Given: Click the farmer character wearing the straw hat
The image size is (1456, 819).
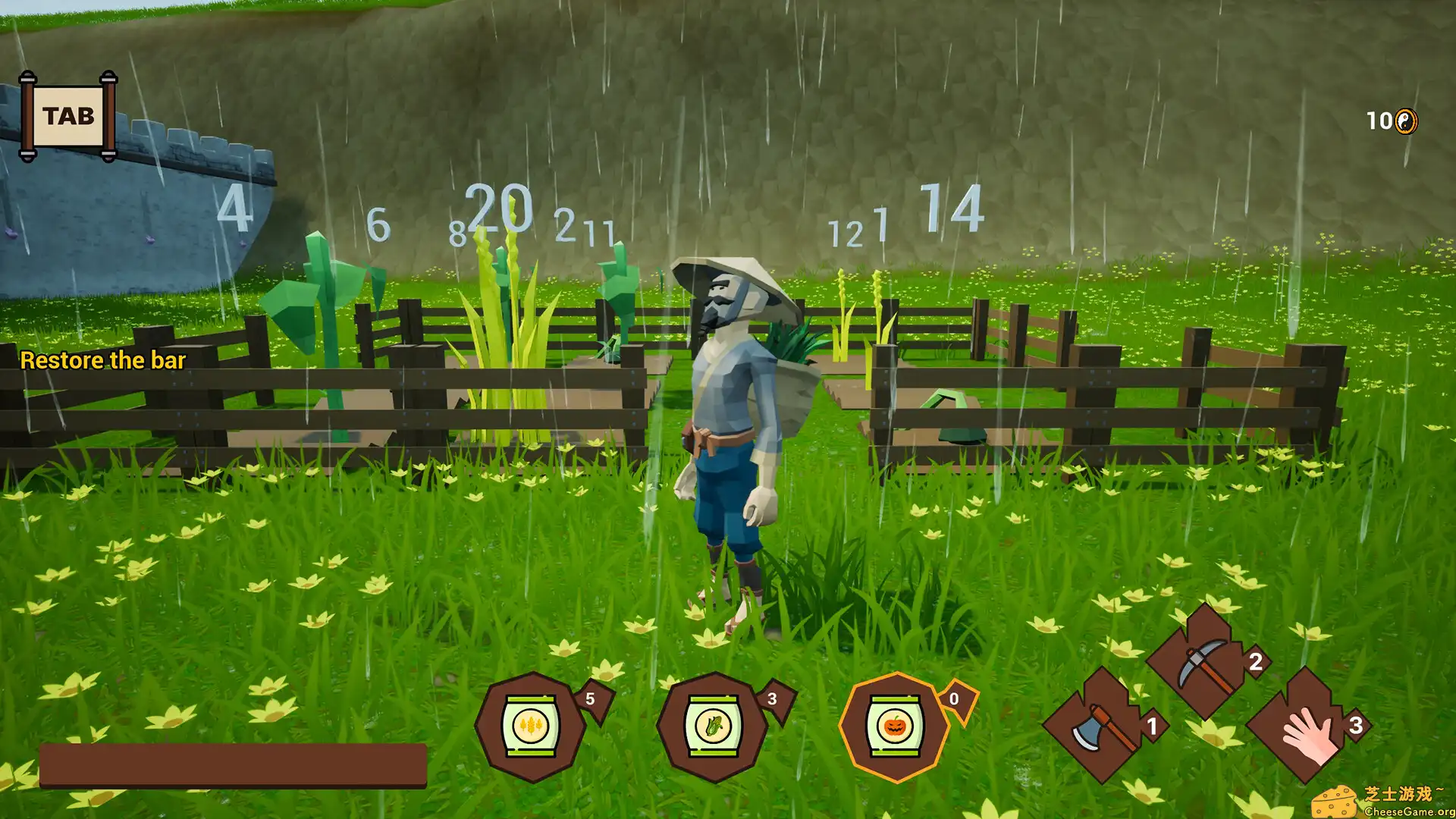Looking at the screenshot, I should pyautogui.click(x=732, y=417).
